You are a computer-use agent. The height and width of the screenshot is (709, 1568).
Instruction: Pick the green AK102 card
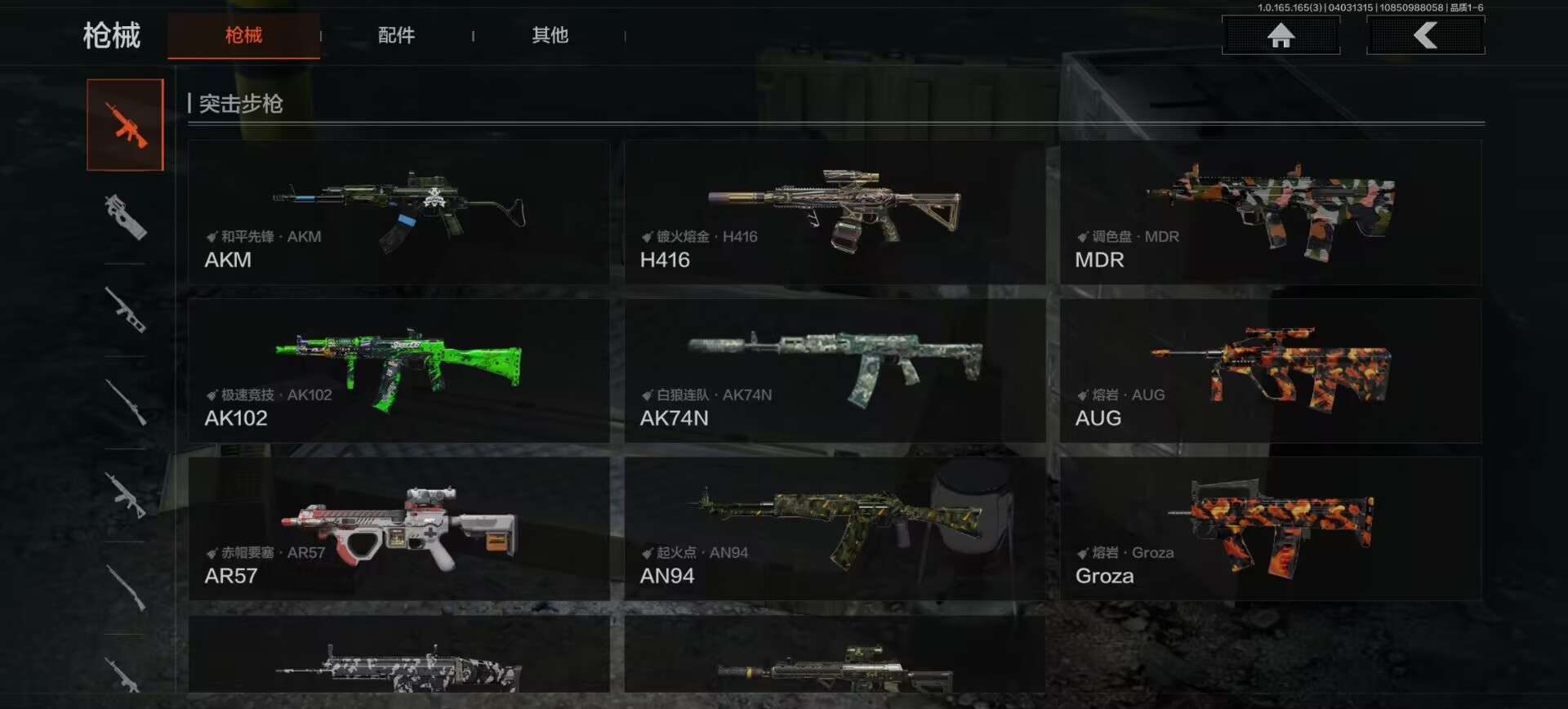coord(399,371)
